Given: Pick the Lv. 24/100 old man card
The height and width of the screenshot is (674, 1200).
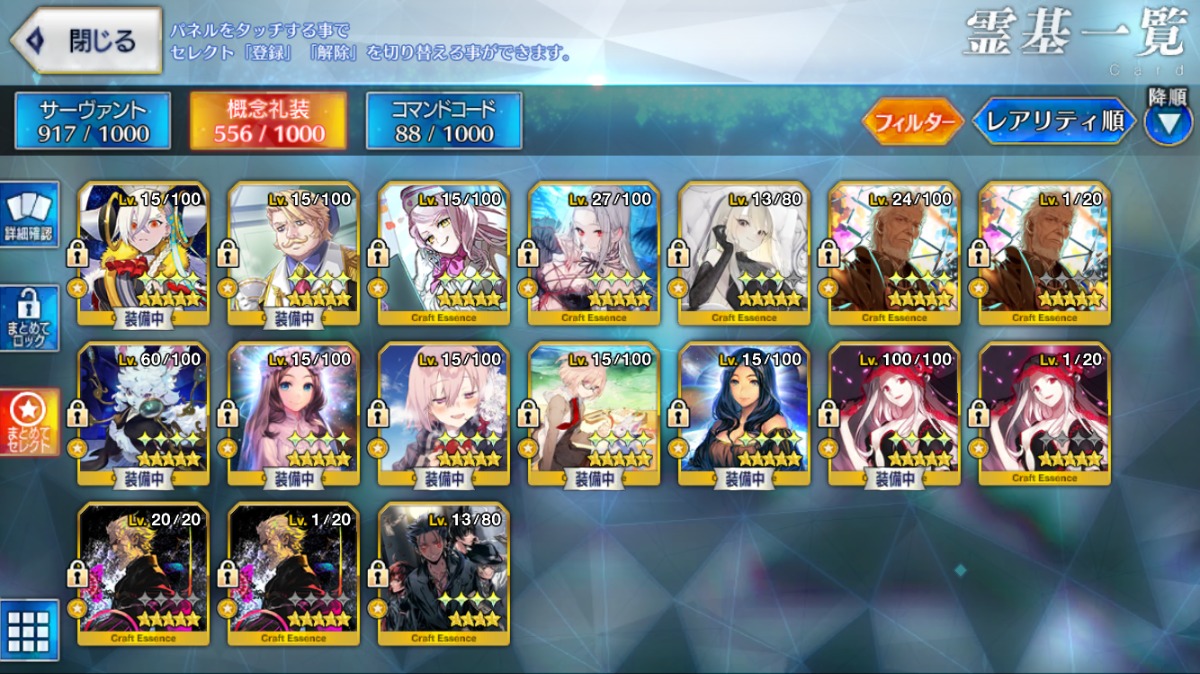Looking at the screenshot, I should 894,253.
